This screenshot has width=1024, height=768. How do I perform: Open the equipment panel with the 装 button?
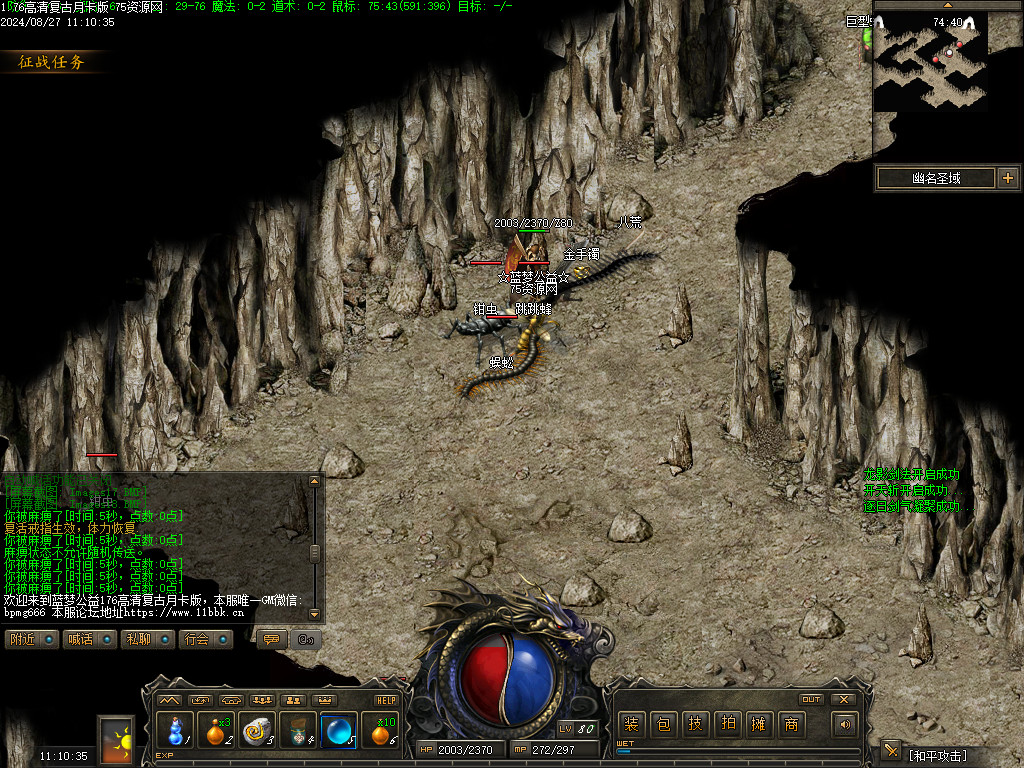[631, 724]
